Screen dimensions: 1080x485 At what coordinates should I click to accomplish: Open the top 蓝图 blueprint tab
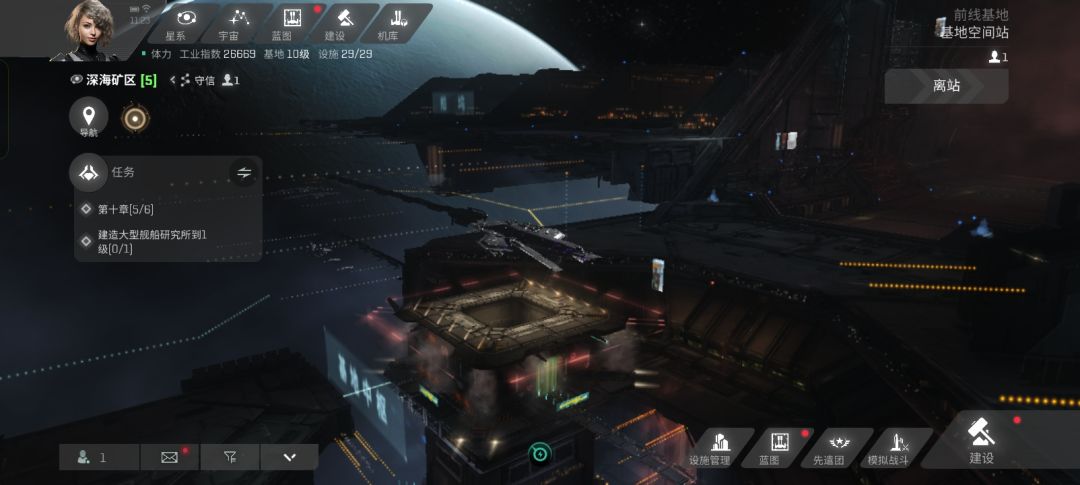pyautogui.click(x=292, y=23)
